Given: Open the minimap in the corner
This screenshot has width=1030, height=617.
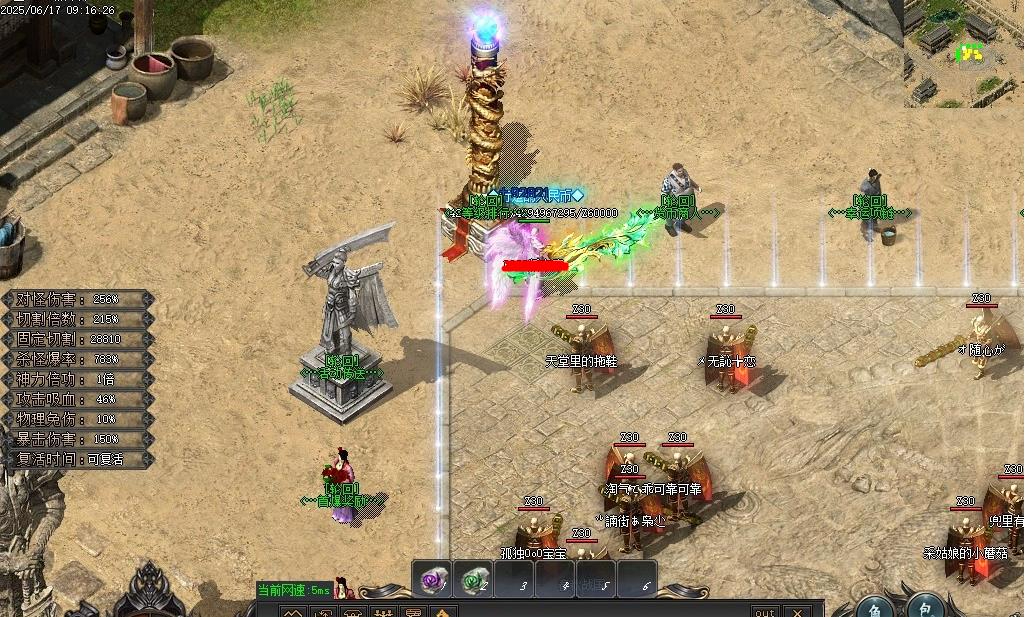Looking at the screenshot, I should [x=964, y=53].
